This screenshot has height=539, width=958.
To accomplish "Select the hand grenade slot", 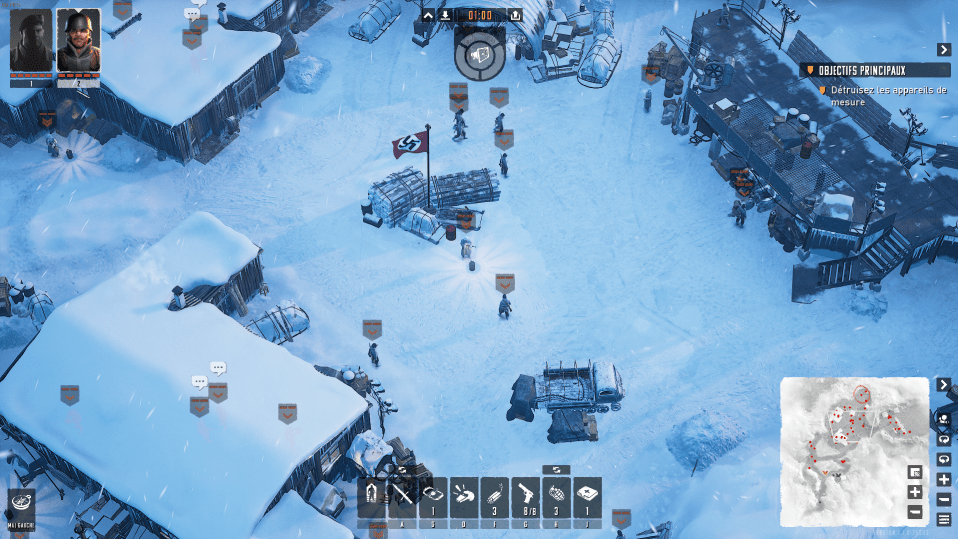I will tap(556, 496).
